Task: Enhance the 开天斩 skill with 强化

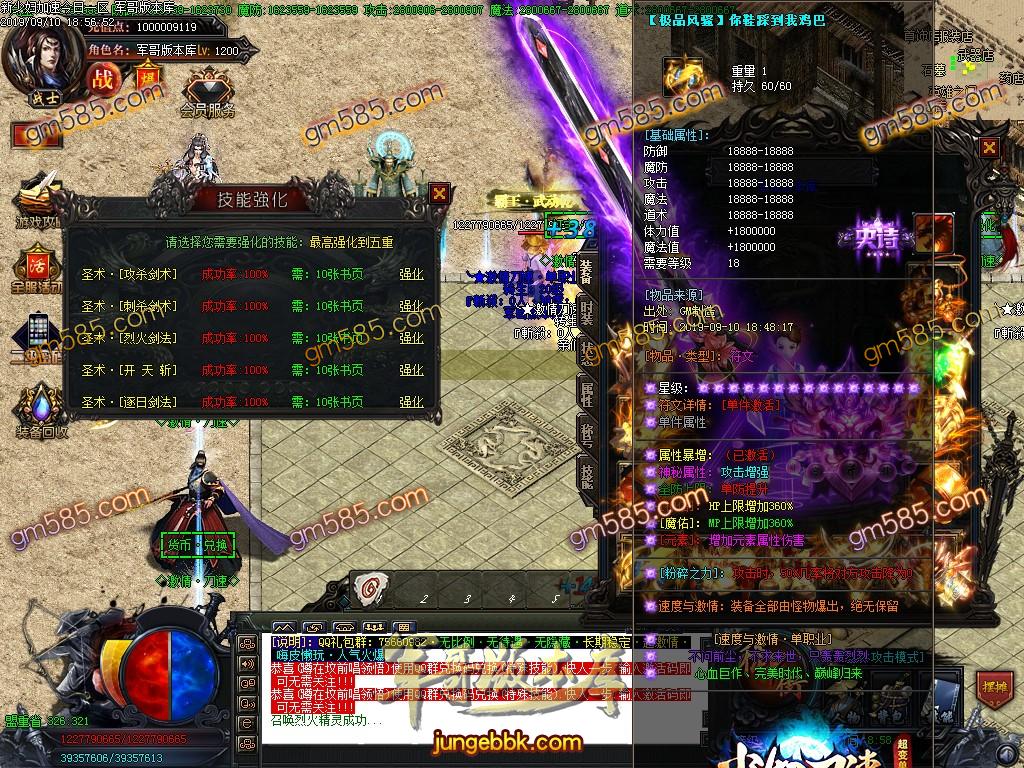Action: point(411,370)
